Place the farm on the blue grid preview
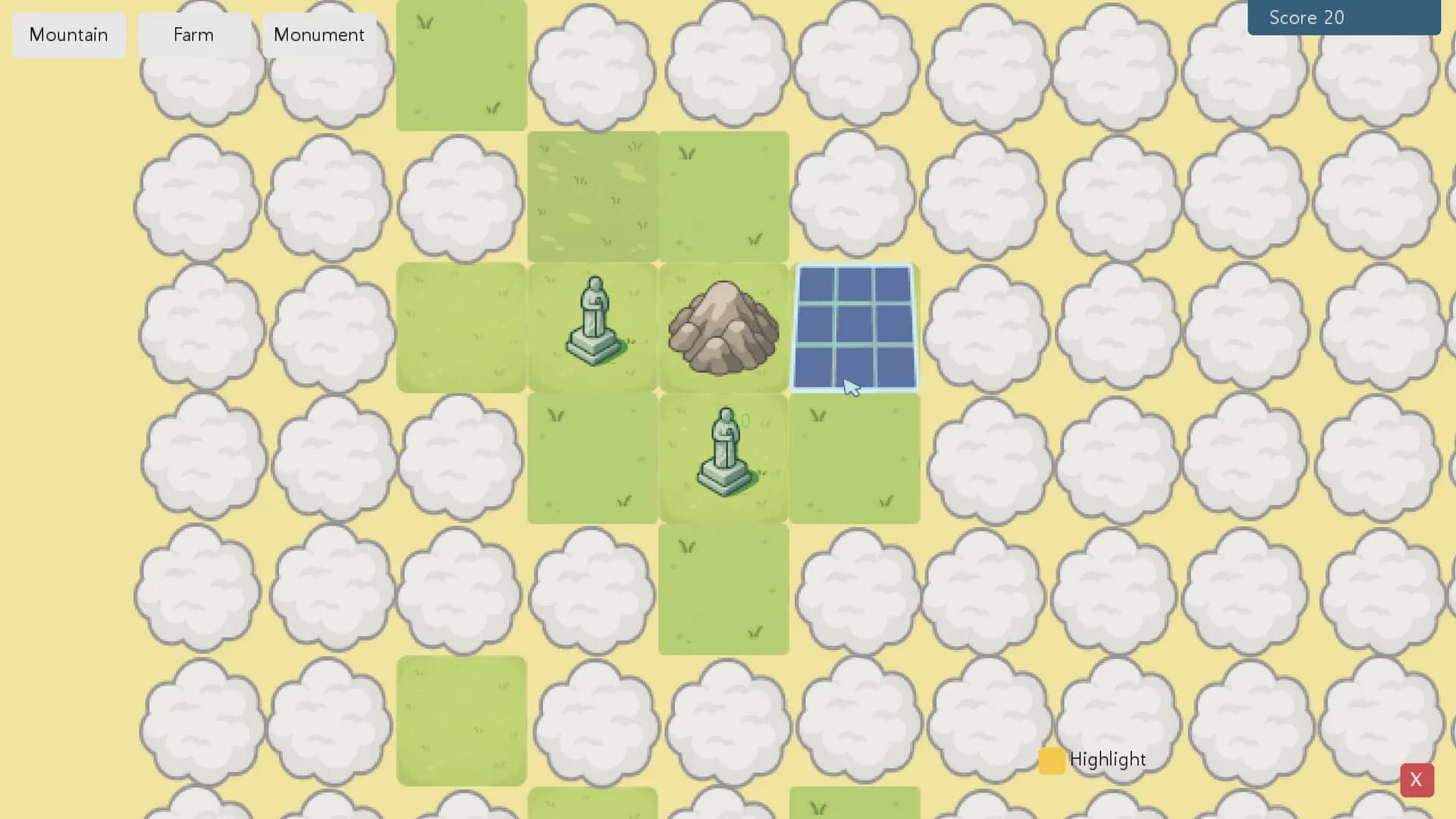Image resolution: width=1456 pixels, height=819 pixels. pyautogui.click(x=855, y=328)
